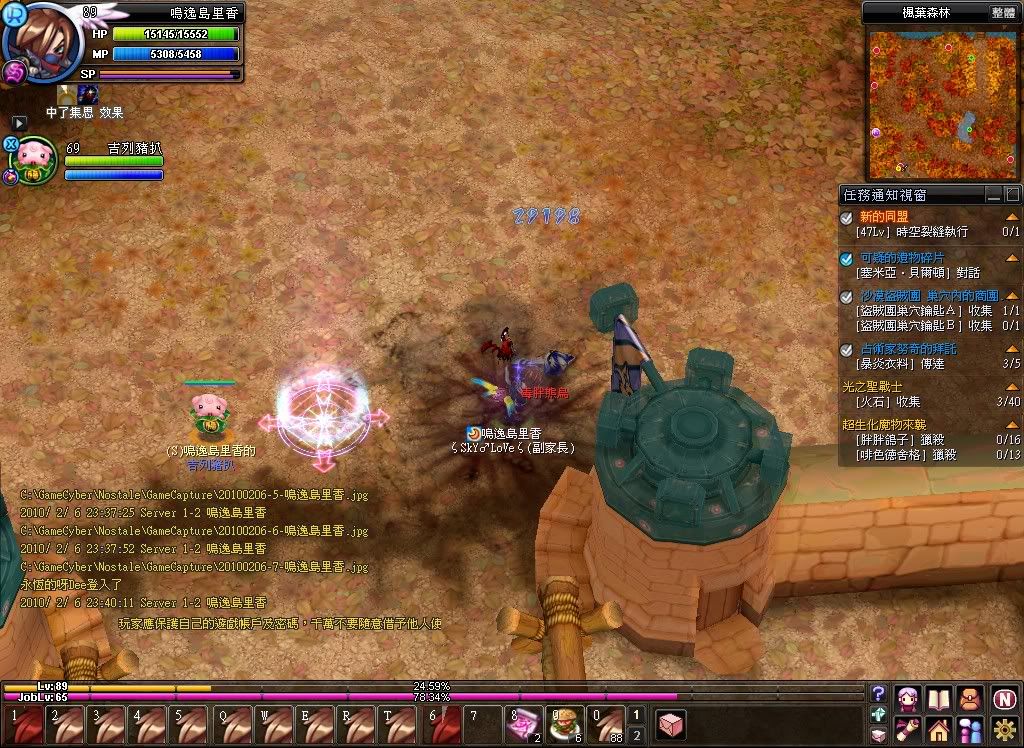Activate the pink scroll hotbar slot
This screenshot has height=748, width=1024.
coord(523,722)
